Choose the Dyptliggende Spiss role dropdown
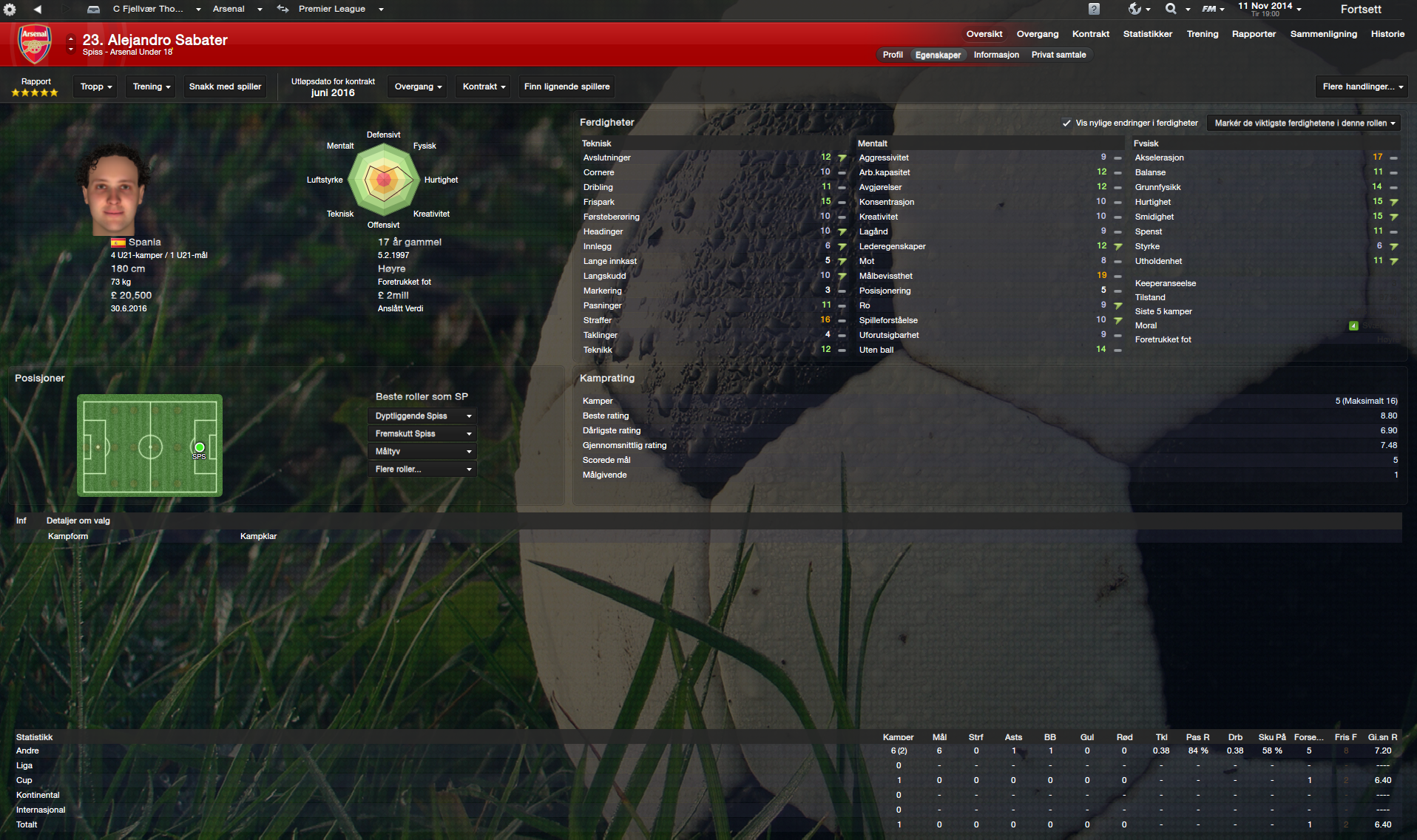1417x840 pixels. pos(422,416)
